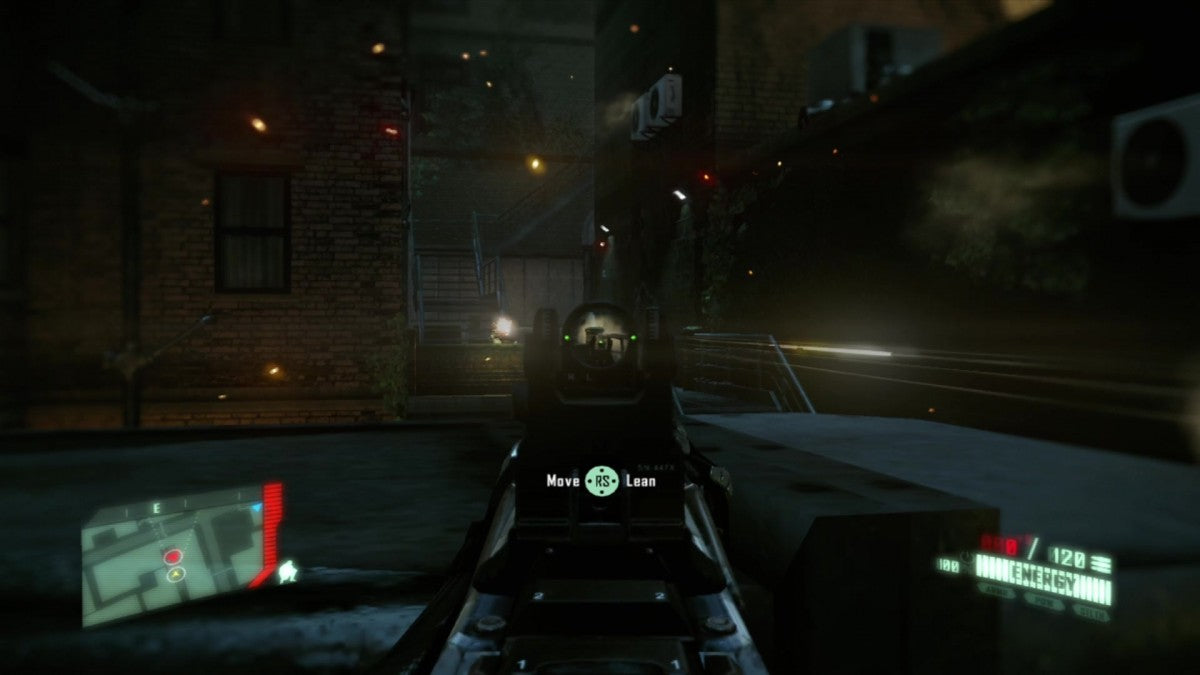Select the red enemy marker on minimap
This screenshot has height=675, width=1200.
(173, 555)
